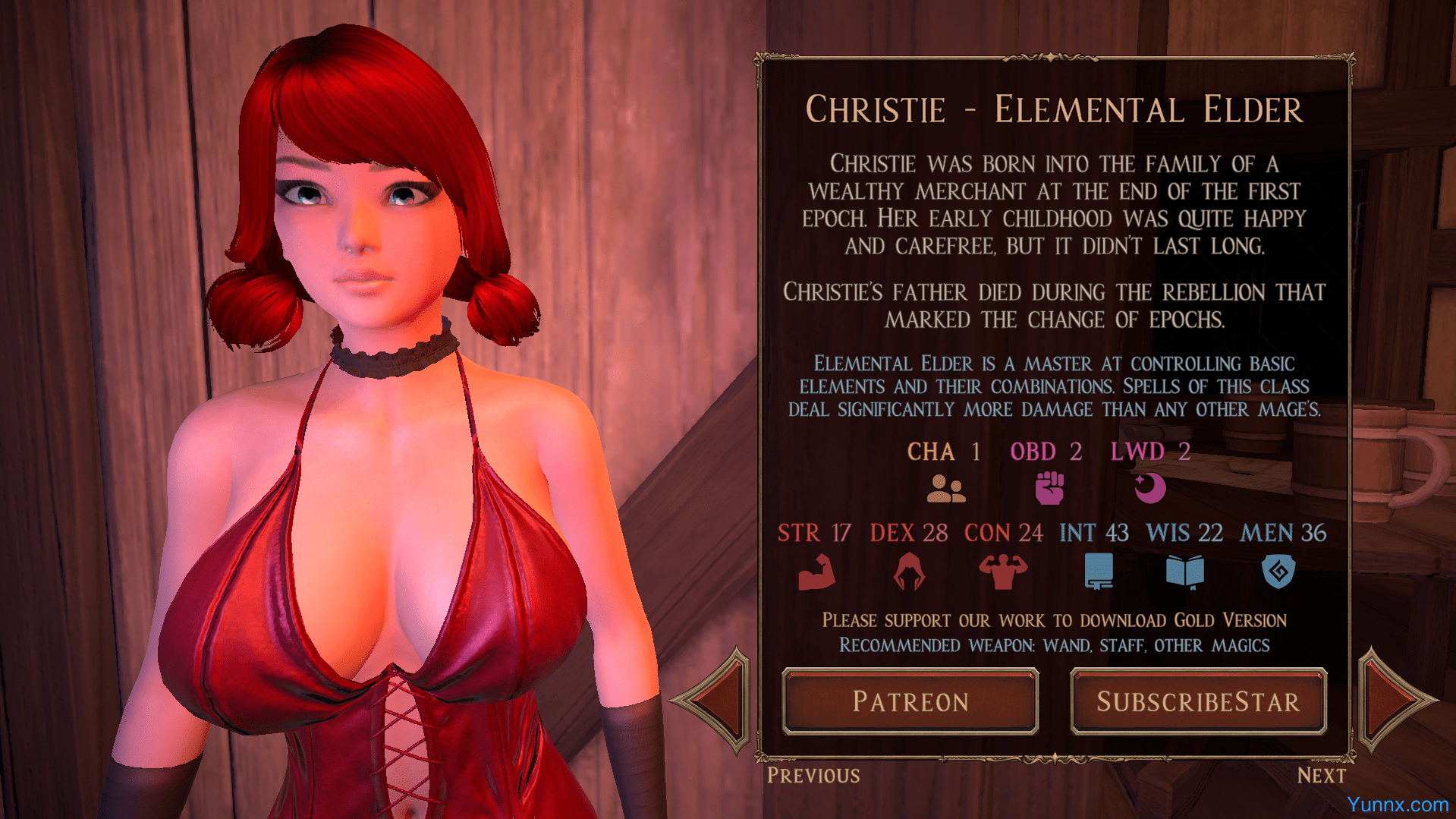
Task: Select the Constitution muscular body icon
Action: point(1002,572)
